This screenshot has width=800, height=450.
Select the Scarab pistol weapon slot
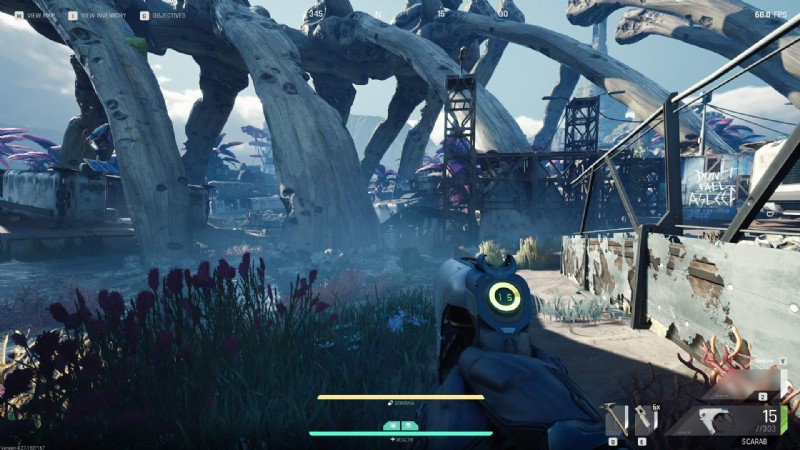click(737, 420)
